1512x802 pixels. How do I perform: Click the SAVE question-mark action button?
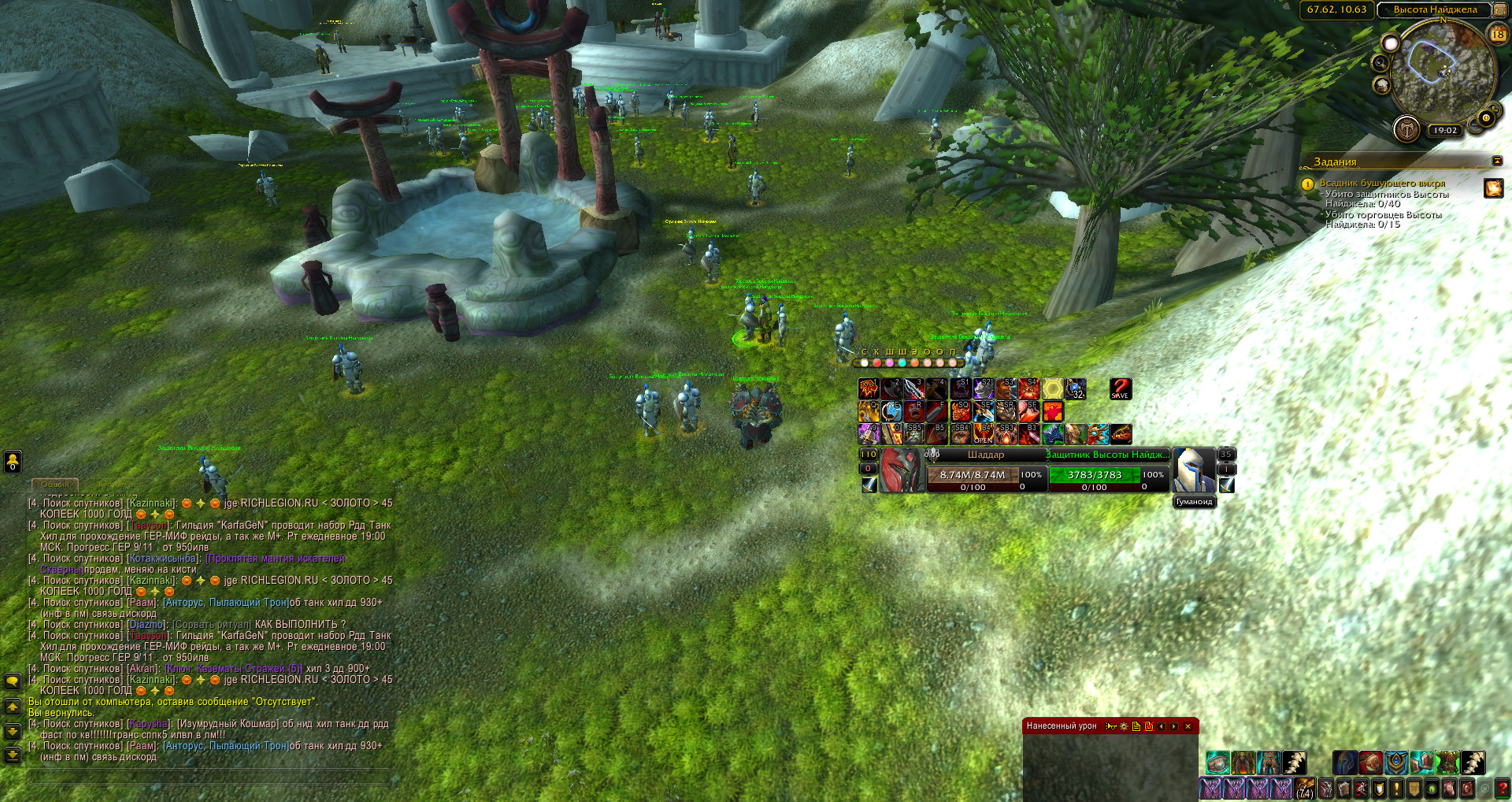coord(1120,389)
